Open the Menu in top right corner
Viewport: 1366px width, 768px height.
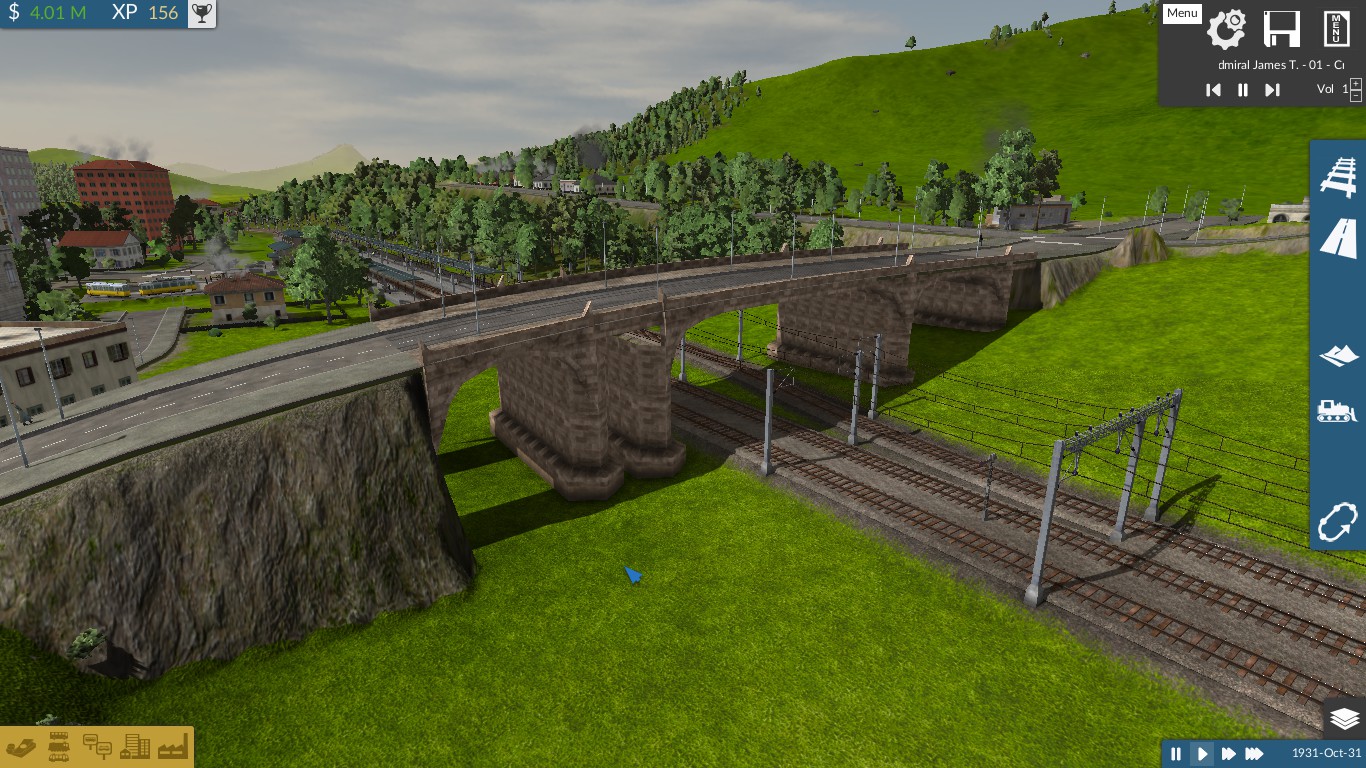[1181, 13]
